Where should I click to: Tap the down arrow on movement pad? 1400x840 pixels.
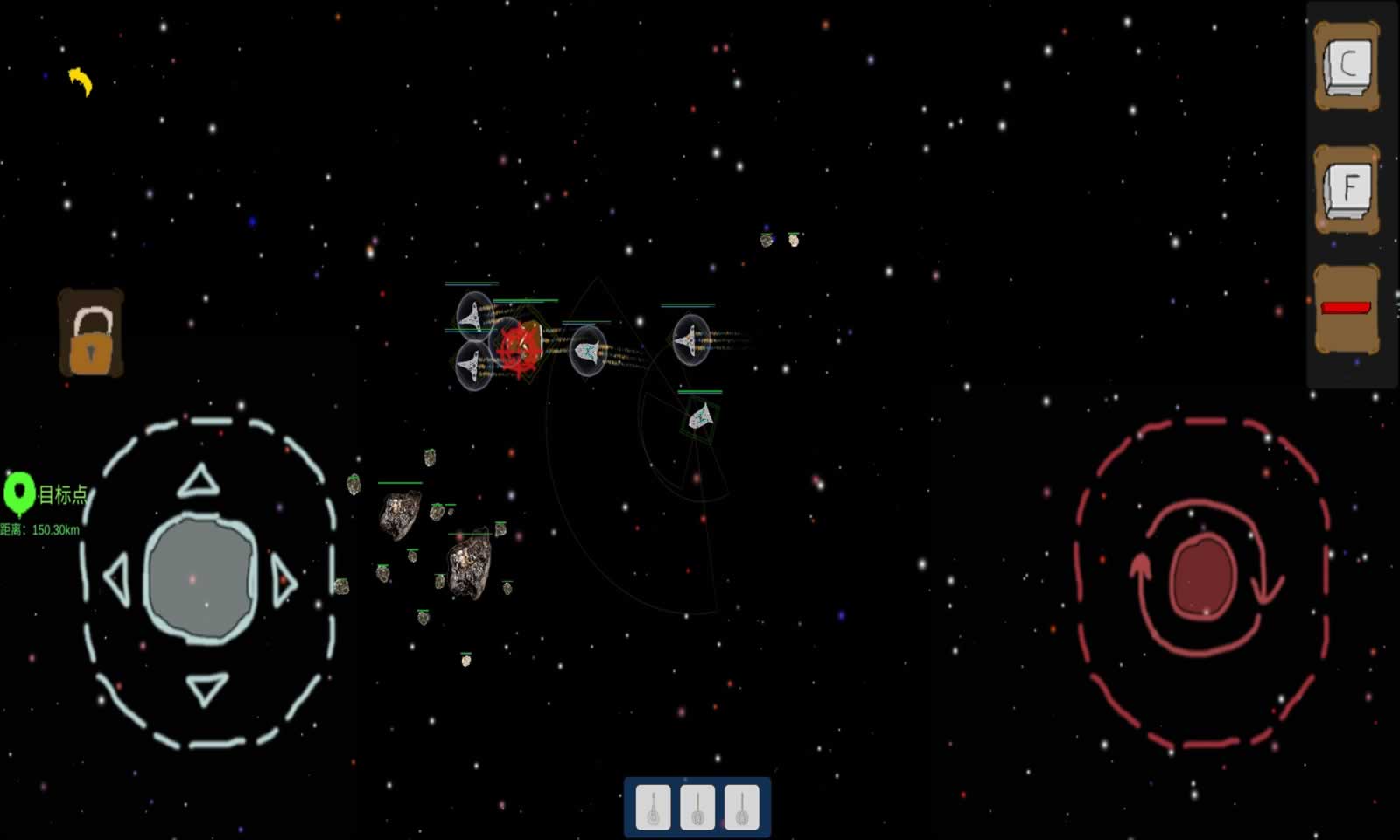click(207, 688)
